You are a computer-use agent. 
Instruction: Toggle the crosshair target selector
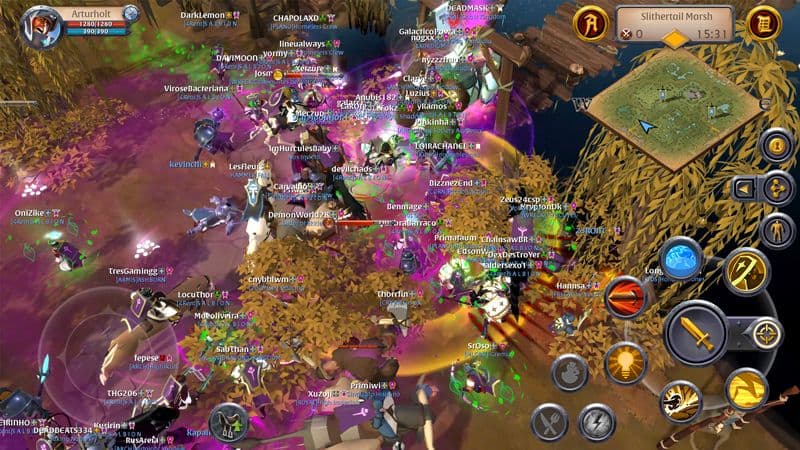[x=766, y=333]
